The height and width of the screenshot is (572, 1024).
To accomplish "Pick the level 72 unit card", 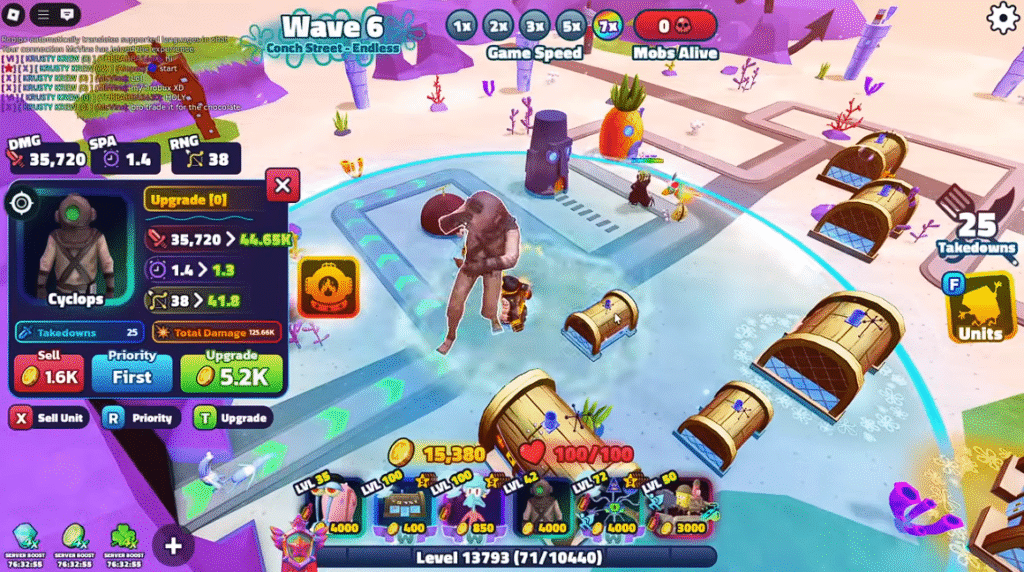I will pyautogui.click(x=609, y=506).
